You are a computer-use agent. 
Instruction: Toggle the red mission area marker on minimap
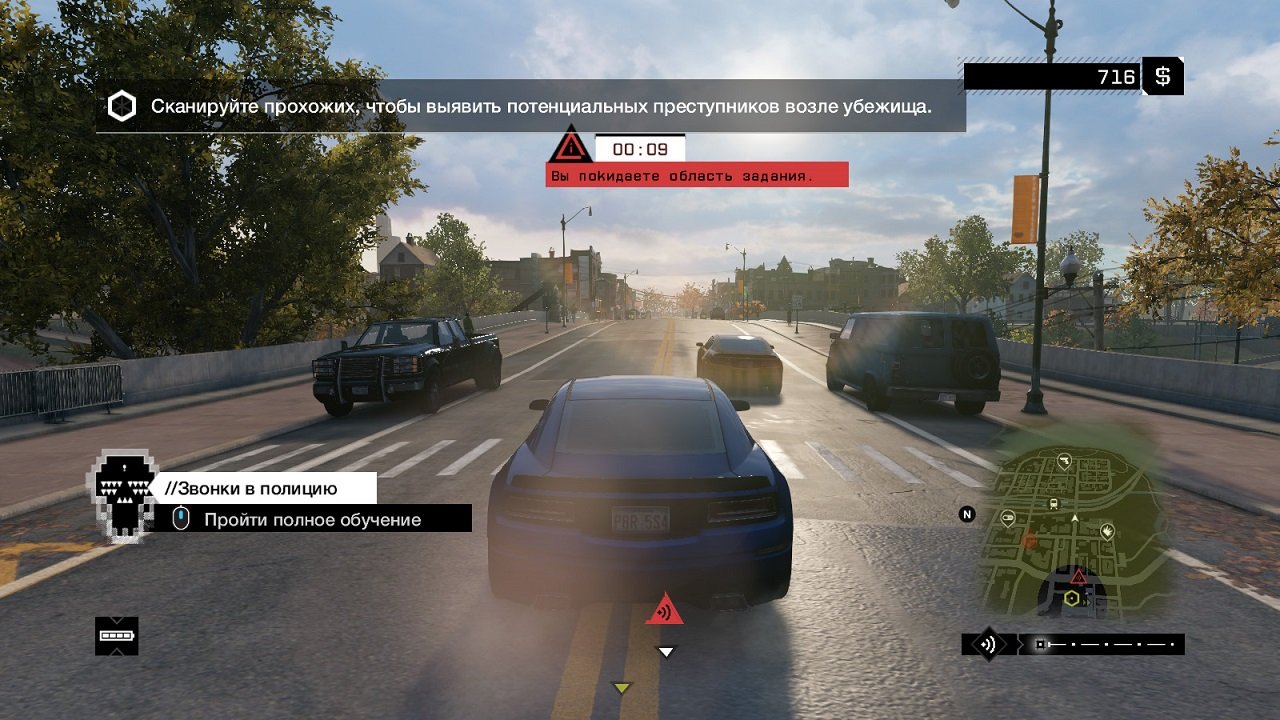(x=1078, y=575)
